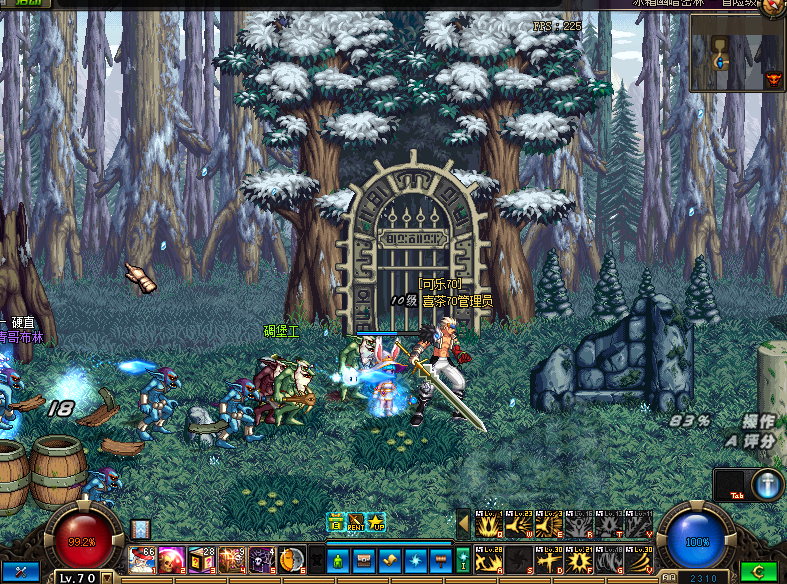Image resolution: width=787 pixels, height=584 pixels.
Task: Open the chest inventory menu button
Action: 363,558
